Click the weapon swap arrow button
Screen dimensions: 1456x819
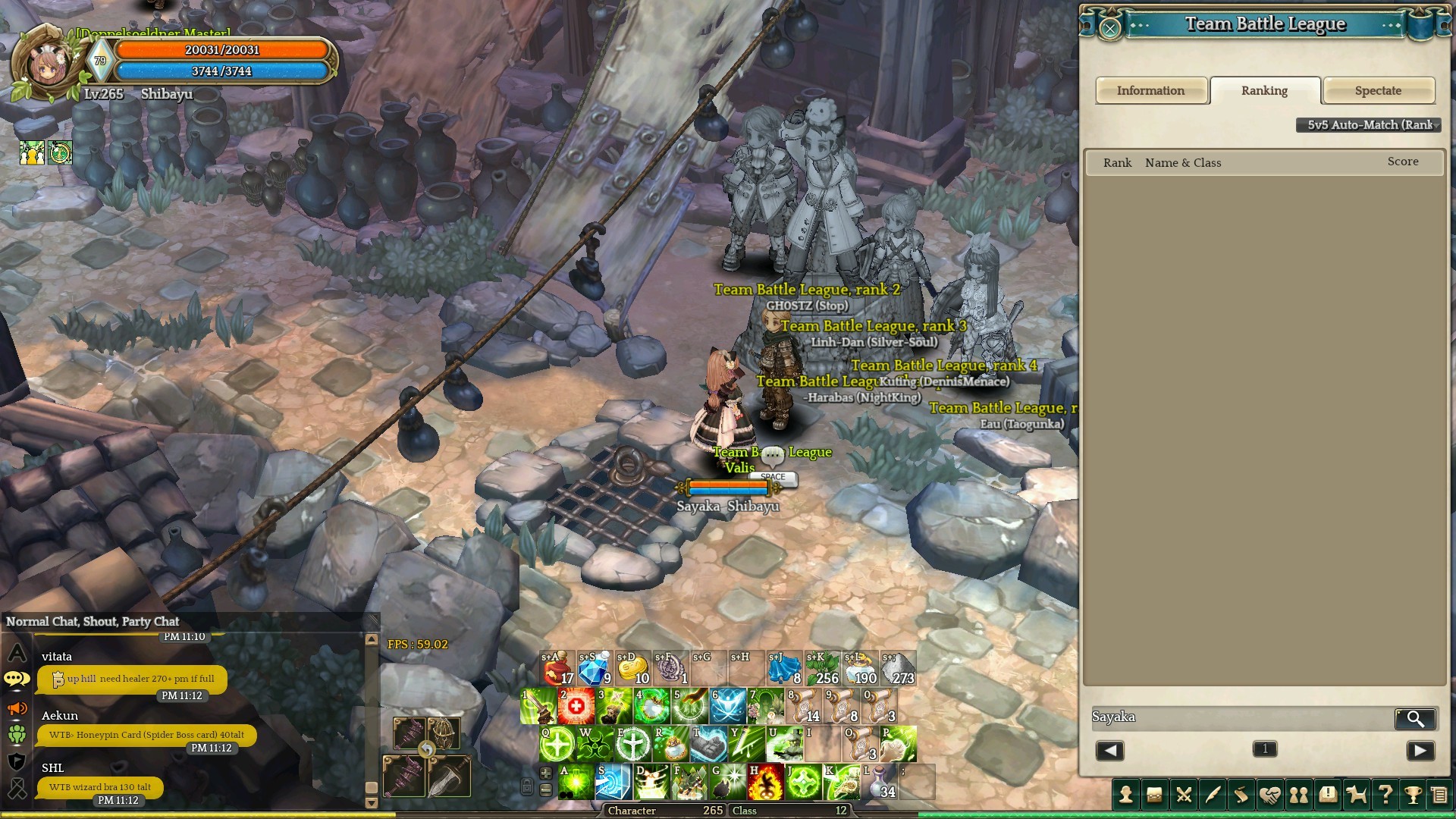(x=427, y=750)
